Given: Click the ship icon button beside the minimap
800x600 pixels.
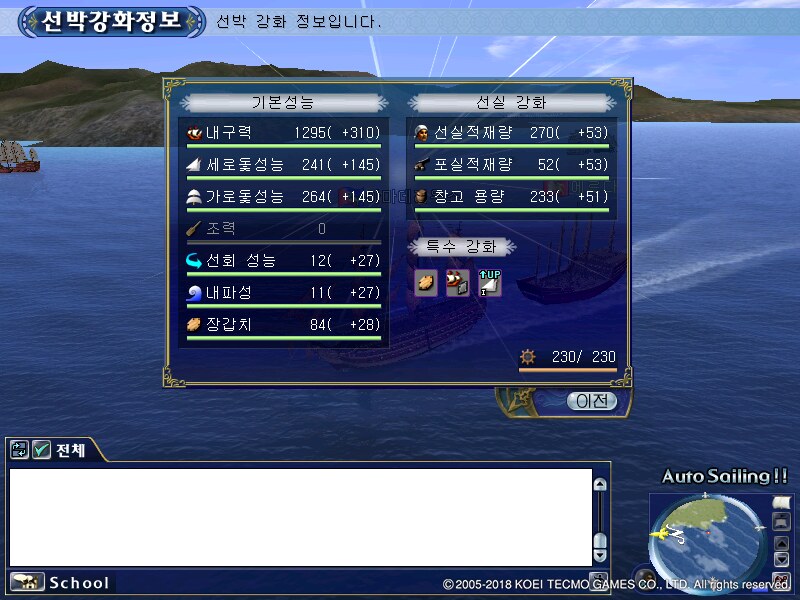Looking at the screenshot, I should pos(781,522).
